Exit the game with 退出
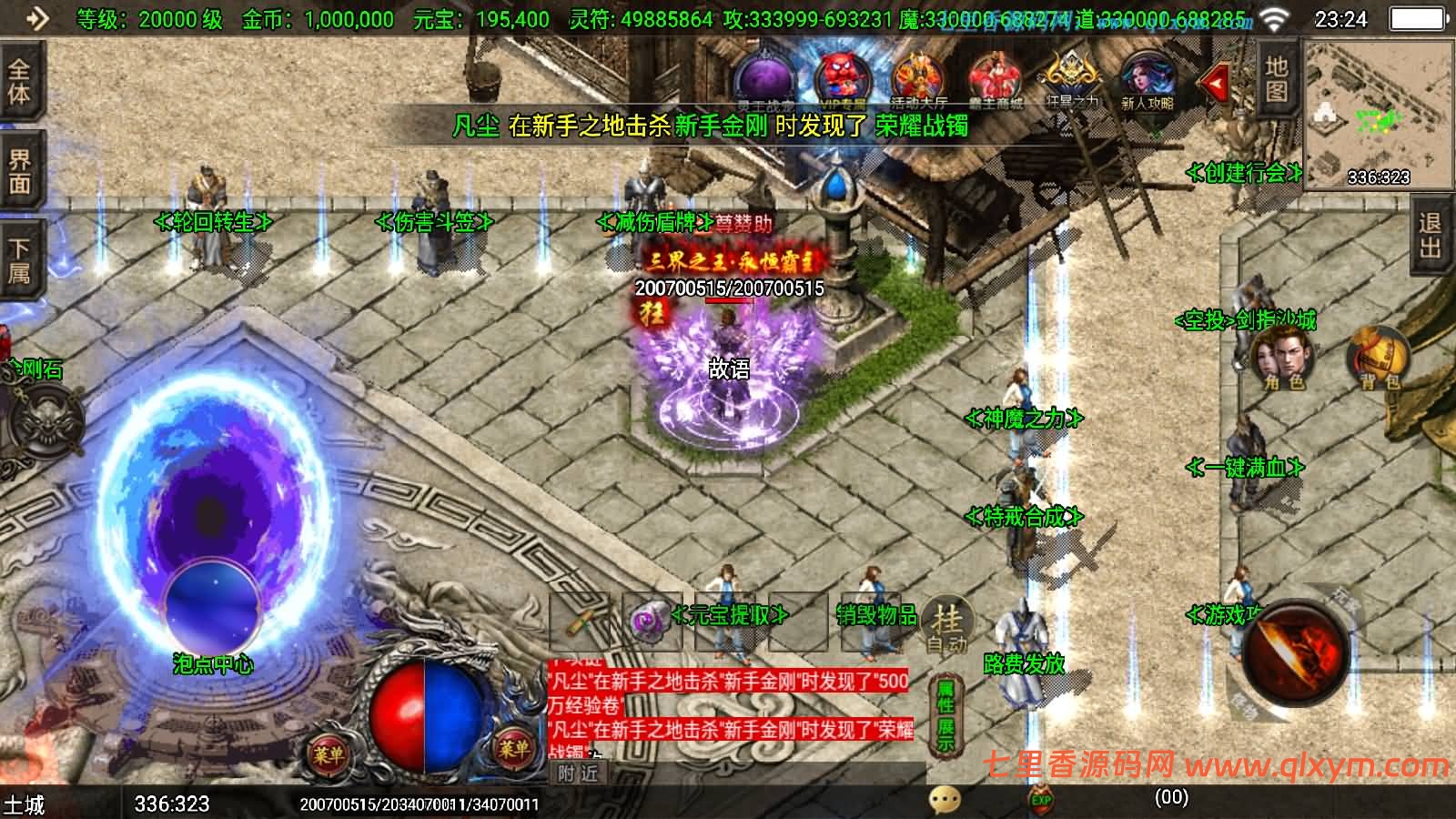The height and width of the screenshot is (819, 1456). click(x=1431, y=237)
